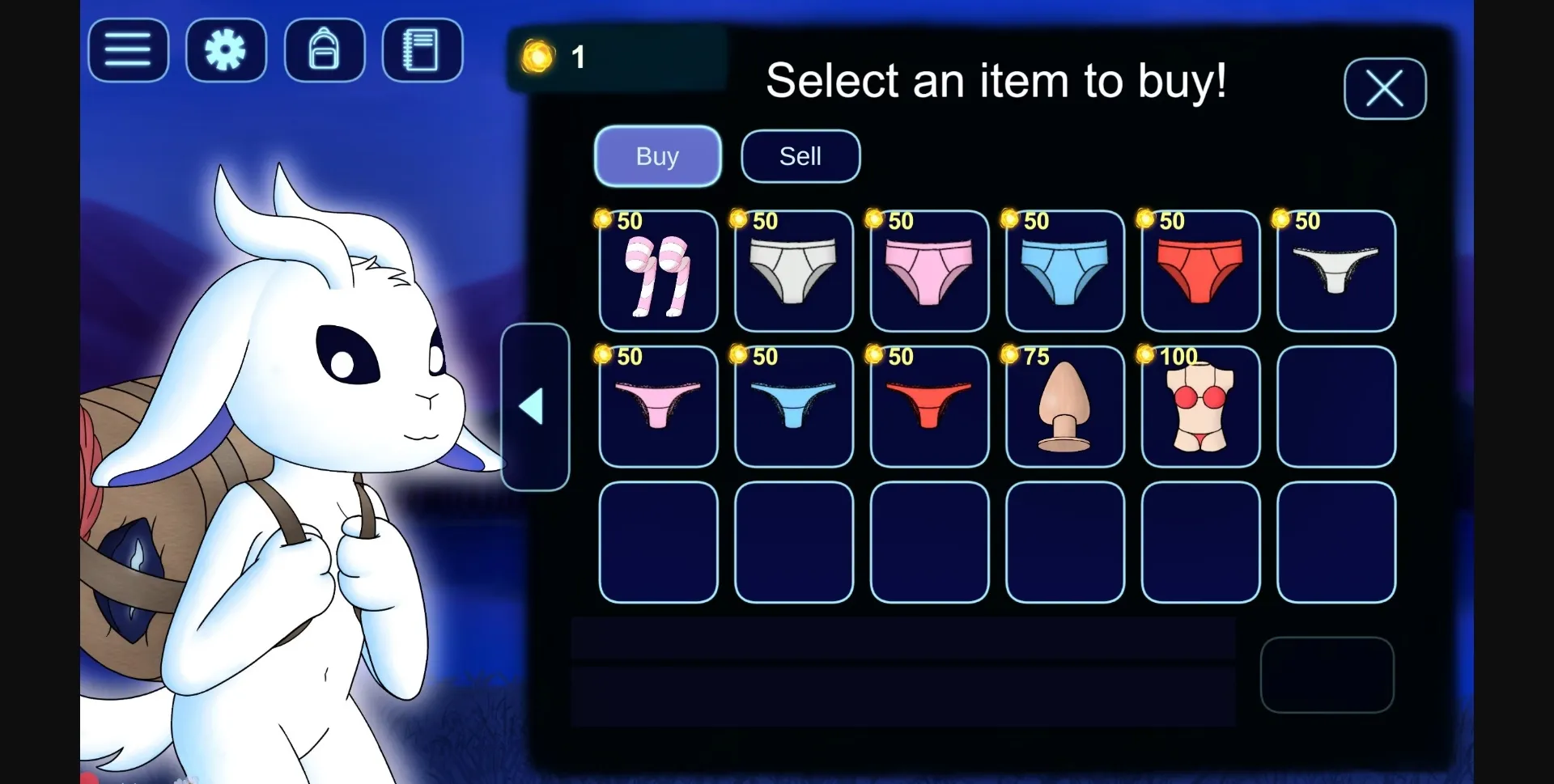This screenshot has width=1554, height=784.
Task: Close the item shop window
Action: 1384,89
